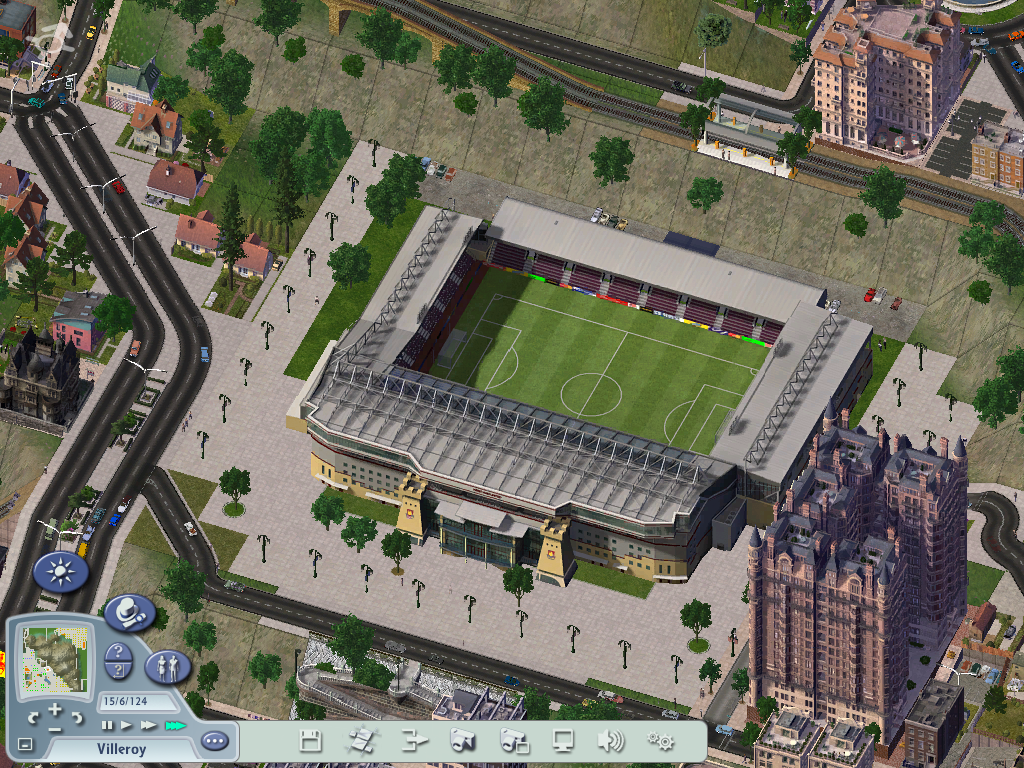Zoom in with the plus button

tap(55, 710)
